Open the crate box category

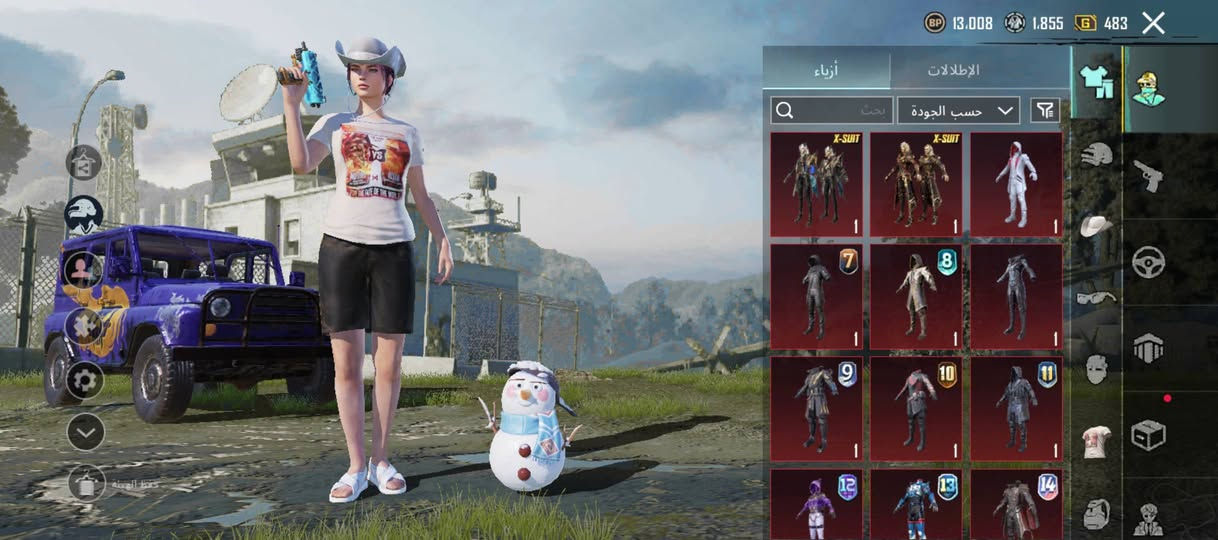pos(1148,434)
